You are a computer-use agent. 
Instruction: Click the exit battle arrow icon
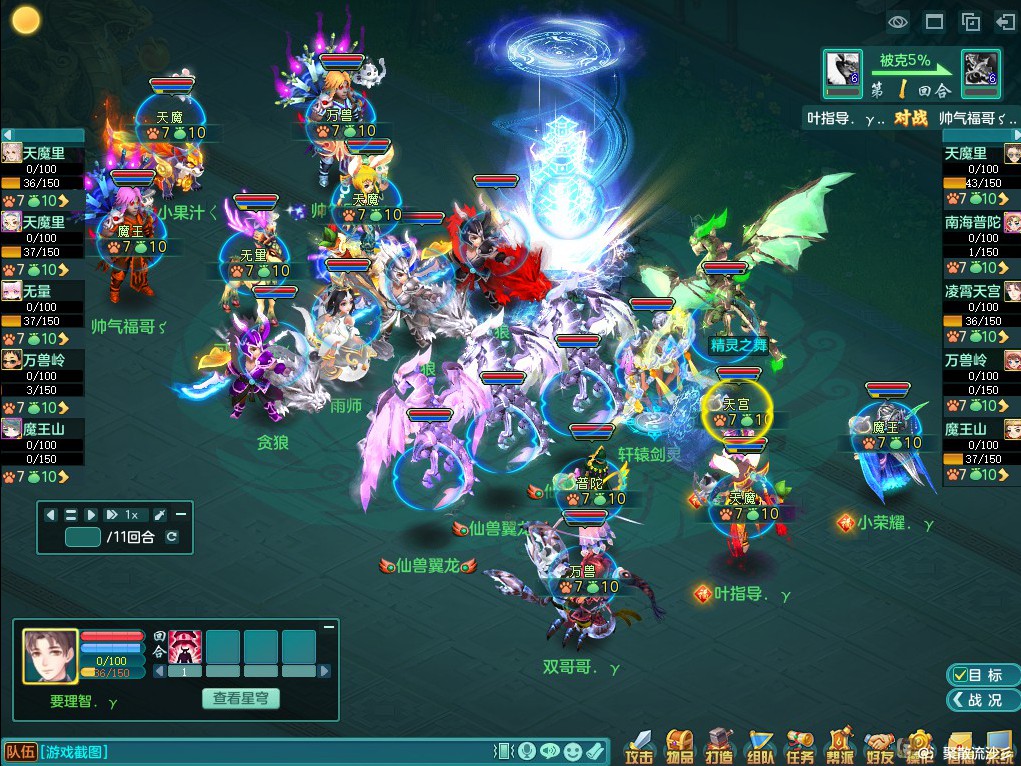tap(1005, 21)
